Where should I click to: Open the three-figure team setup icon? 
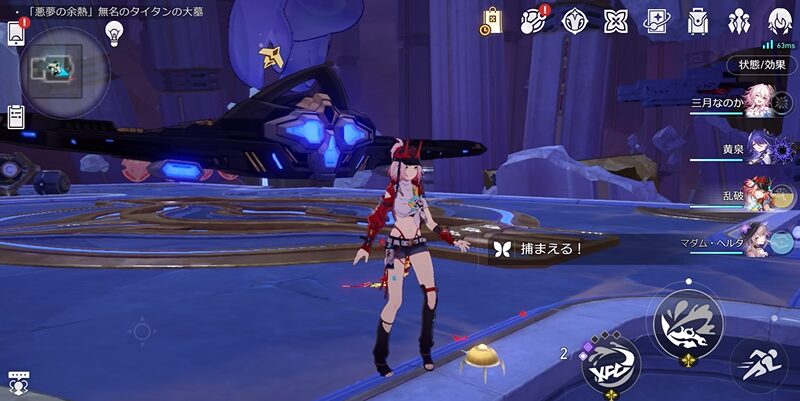pos(739,20)
